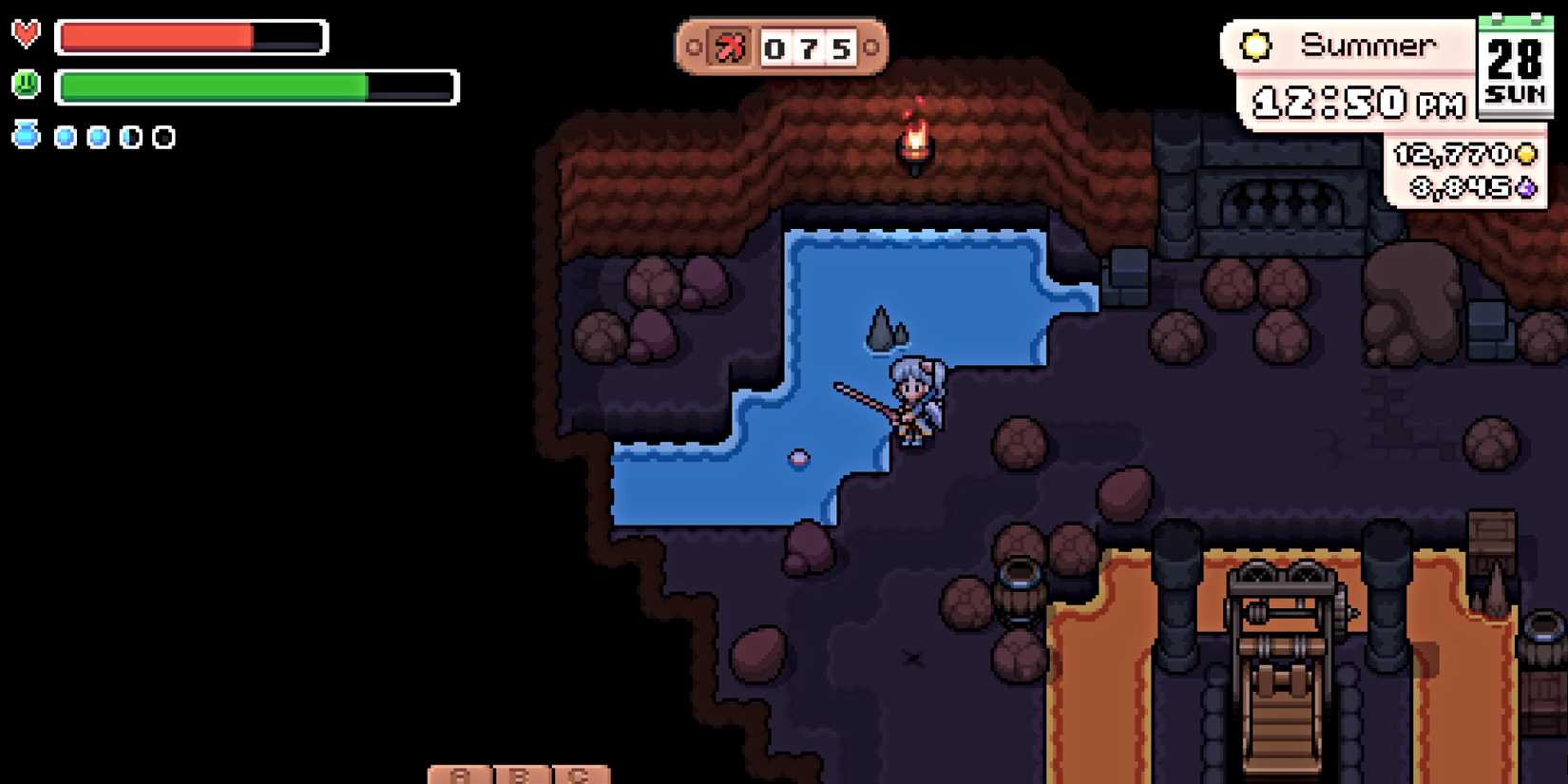This screenshot has width=1568, height=784.
Task: Click the middle key hint at screen bottom
Action: pyautogui.click(x=519, y=774)
